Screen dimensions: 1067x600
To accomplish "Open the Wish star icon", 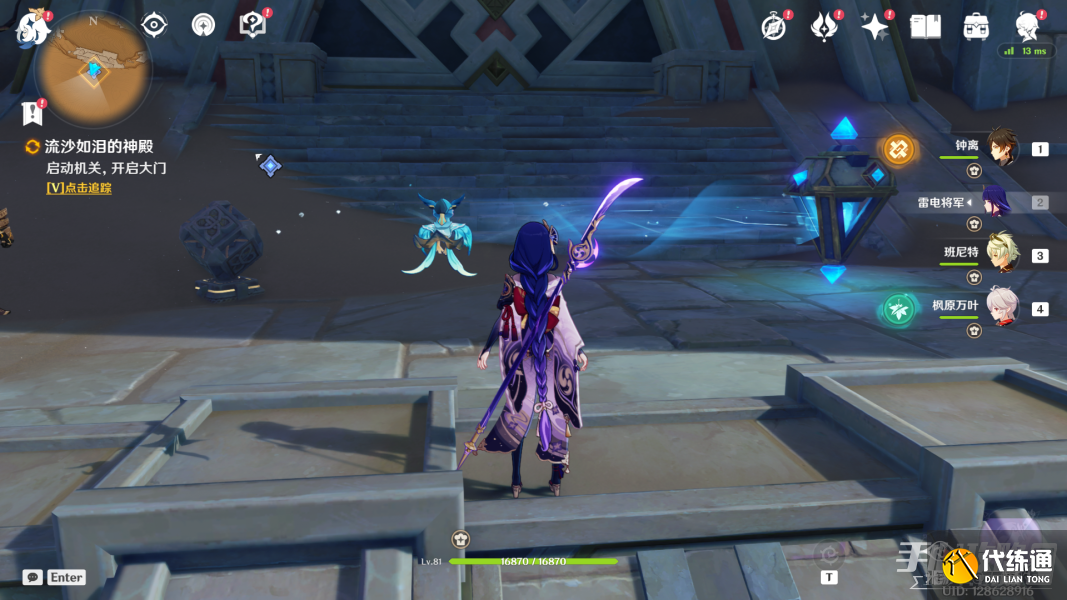I will pos(874,27).
